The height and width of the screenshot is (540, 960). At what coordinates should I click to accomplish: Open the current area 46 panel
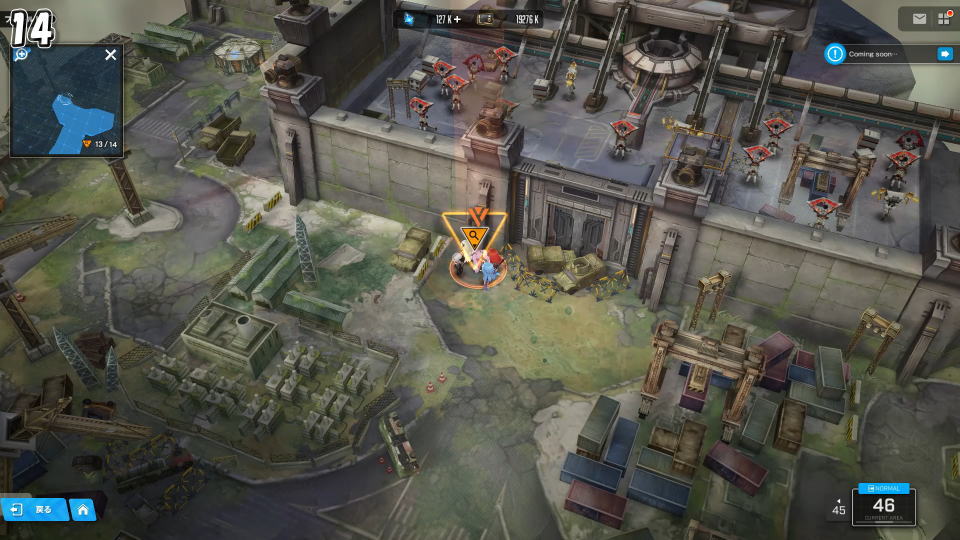pyautogui.click(x=883, y=506)
